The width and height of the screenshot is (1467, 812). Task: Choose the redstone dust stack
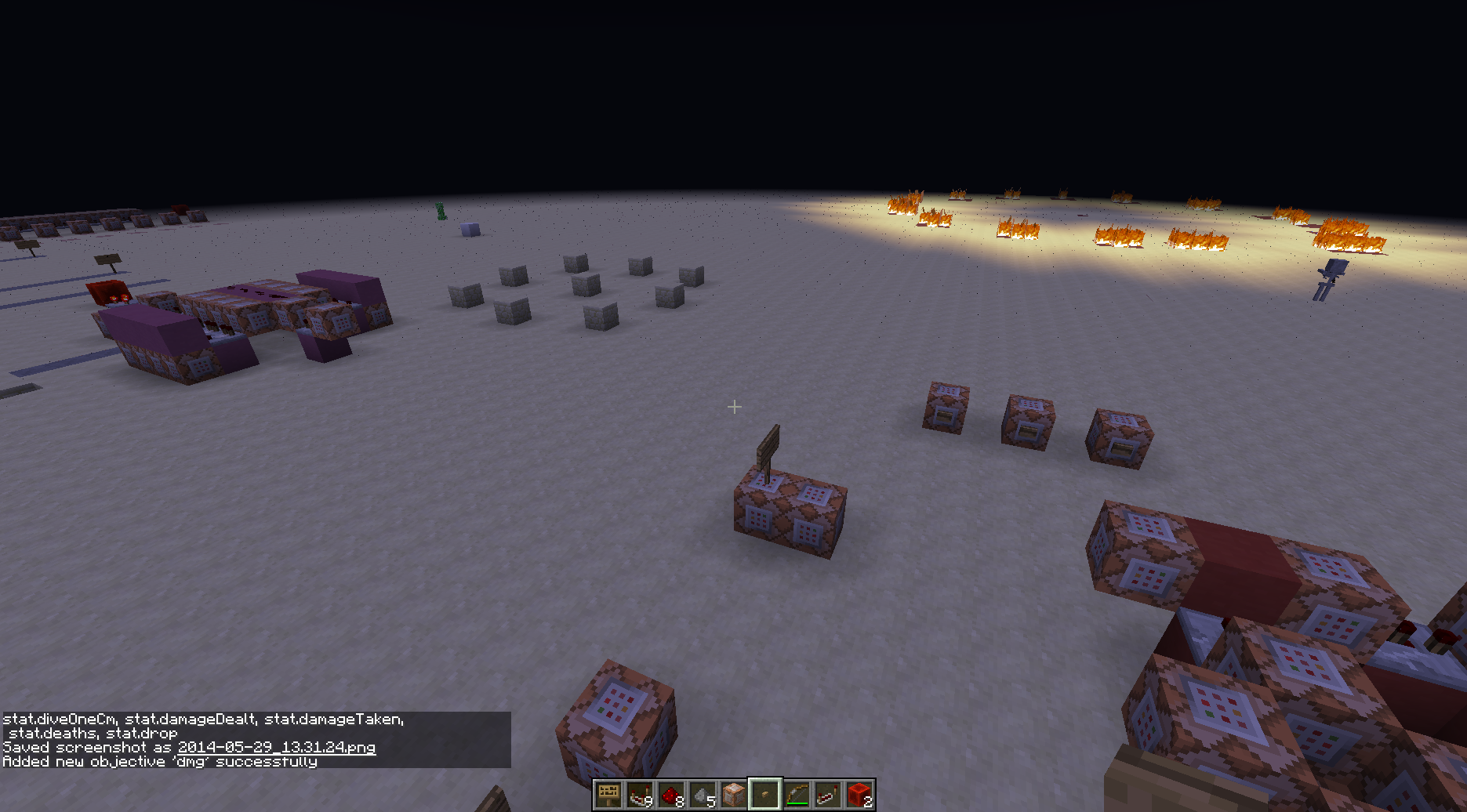click(x=671, y=795)
